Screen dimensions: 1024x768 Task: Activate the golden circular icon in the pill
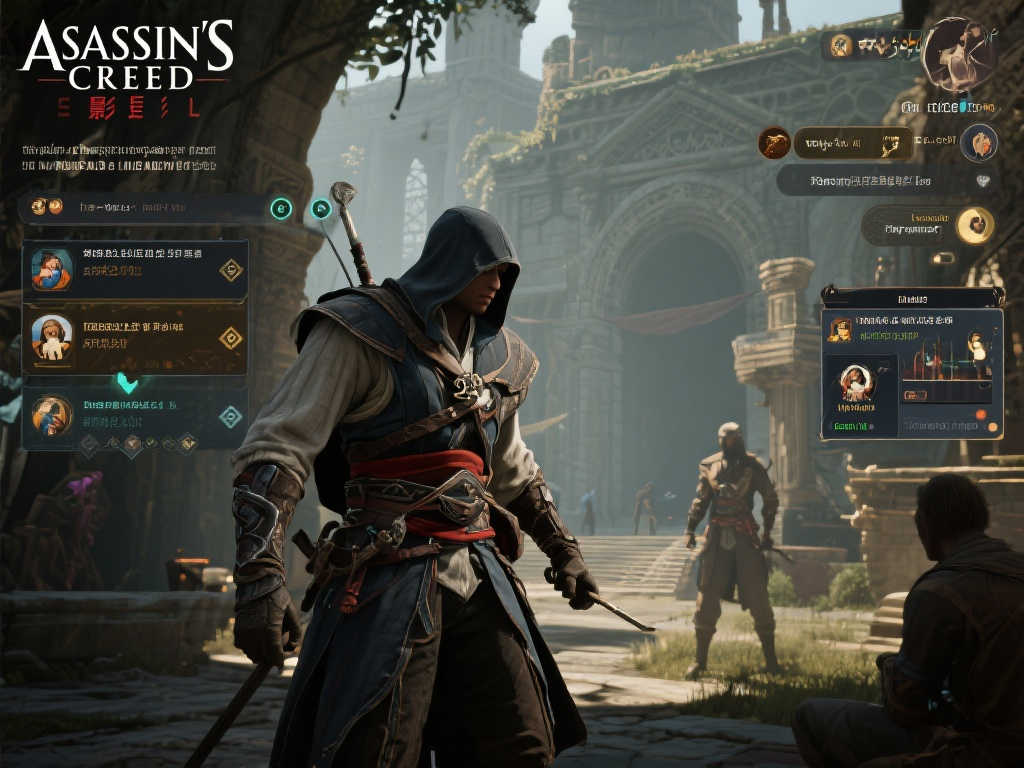[974, 225]
